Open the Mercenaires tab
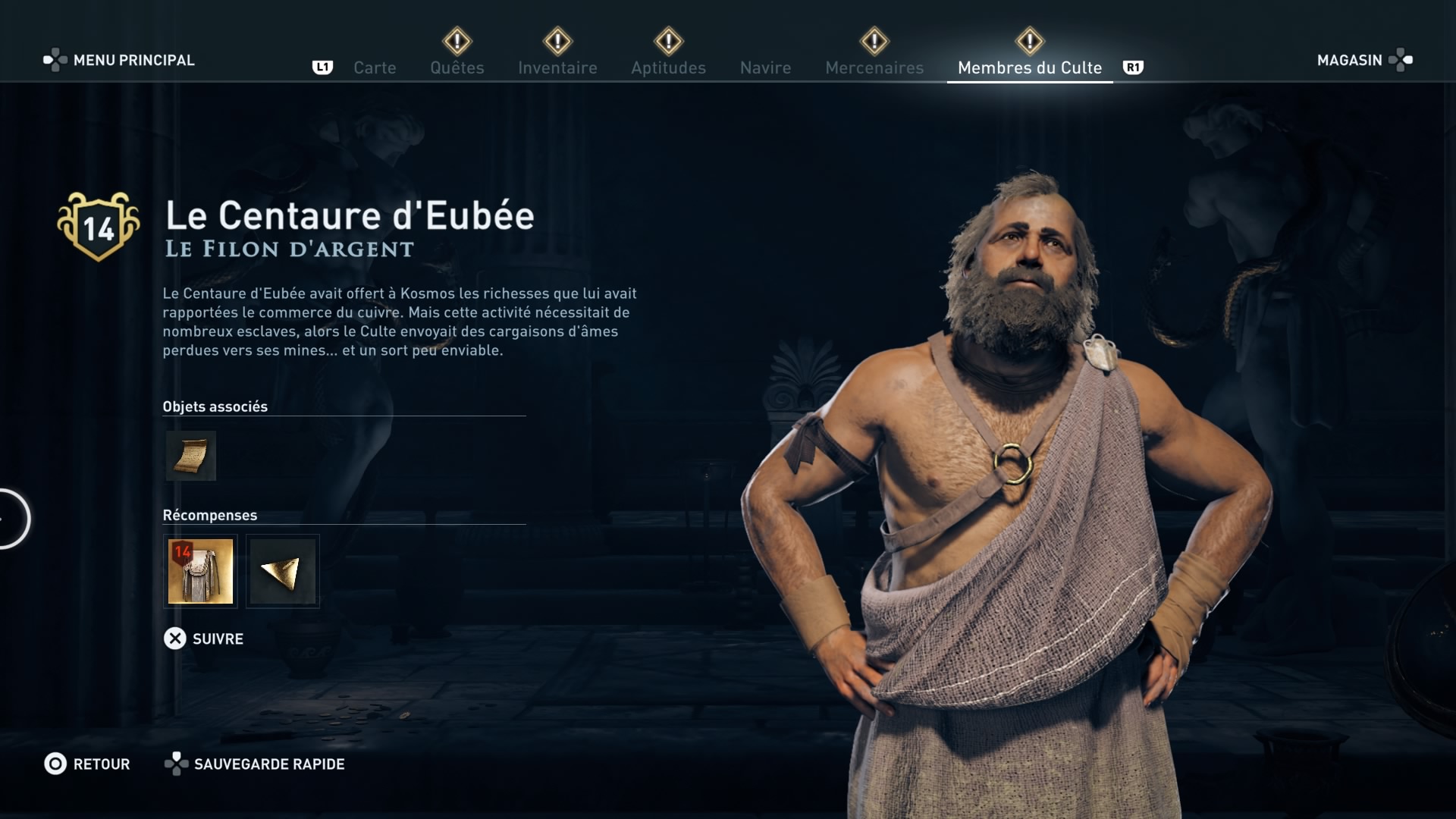The image size is (1456, 819). 874,67
